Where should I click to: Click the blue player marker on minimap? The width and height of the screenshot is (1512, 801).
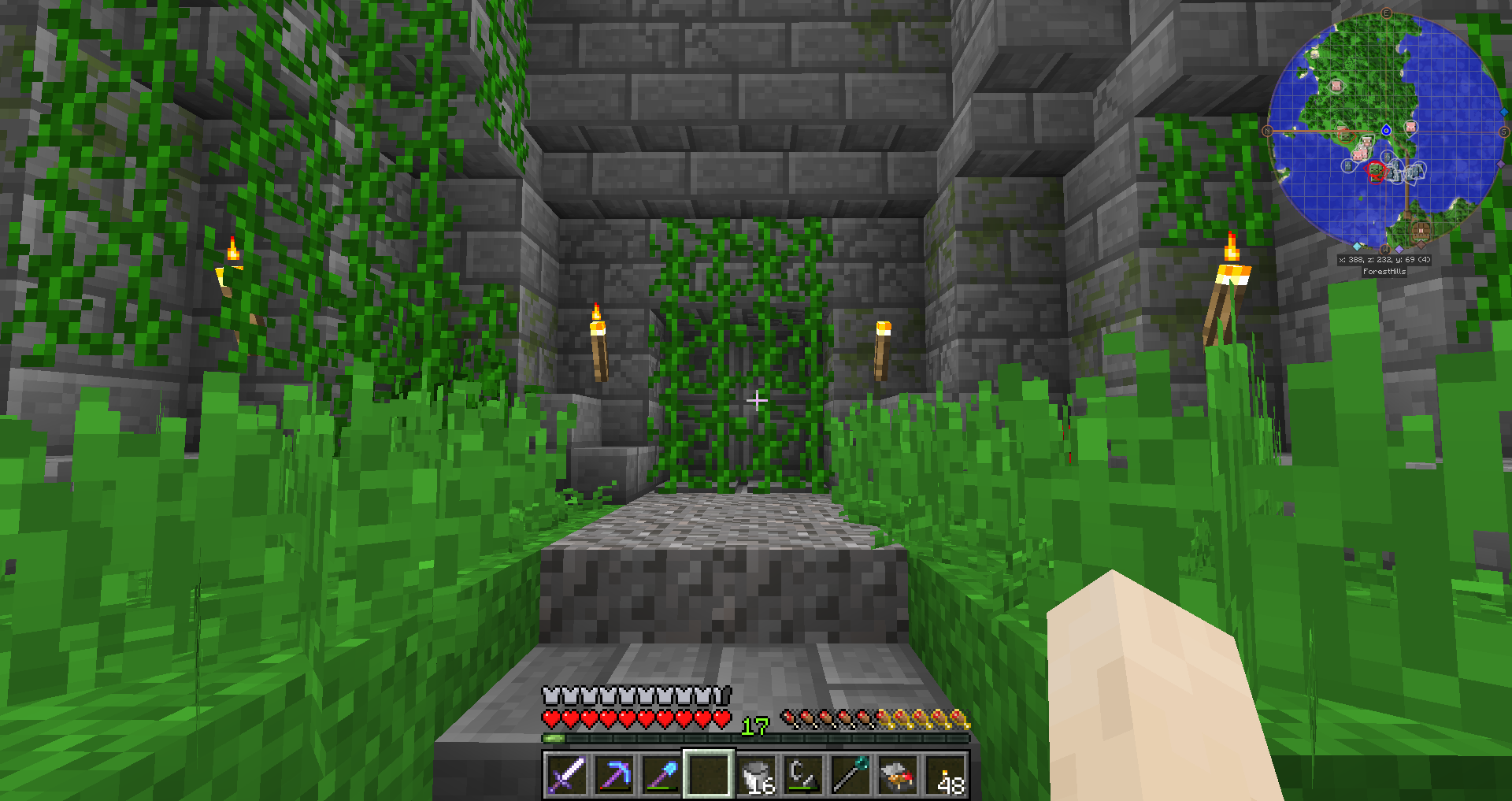pyautogui.click(x=1386, y=130)
